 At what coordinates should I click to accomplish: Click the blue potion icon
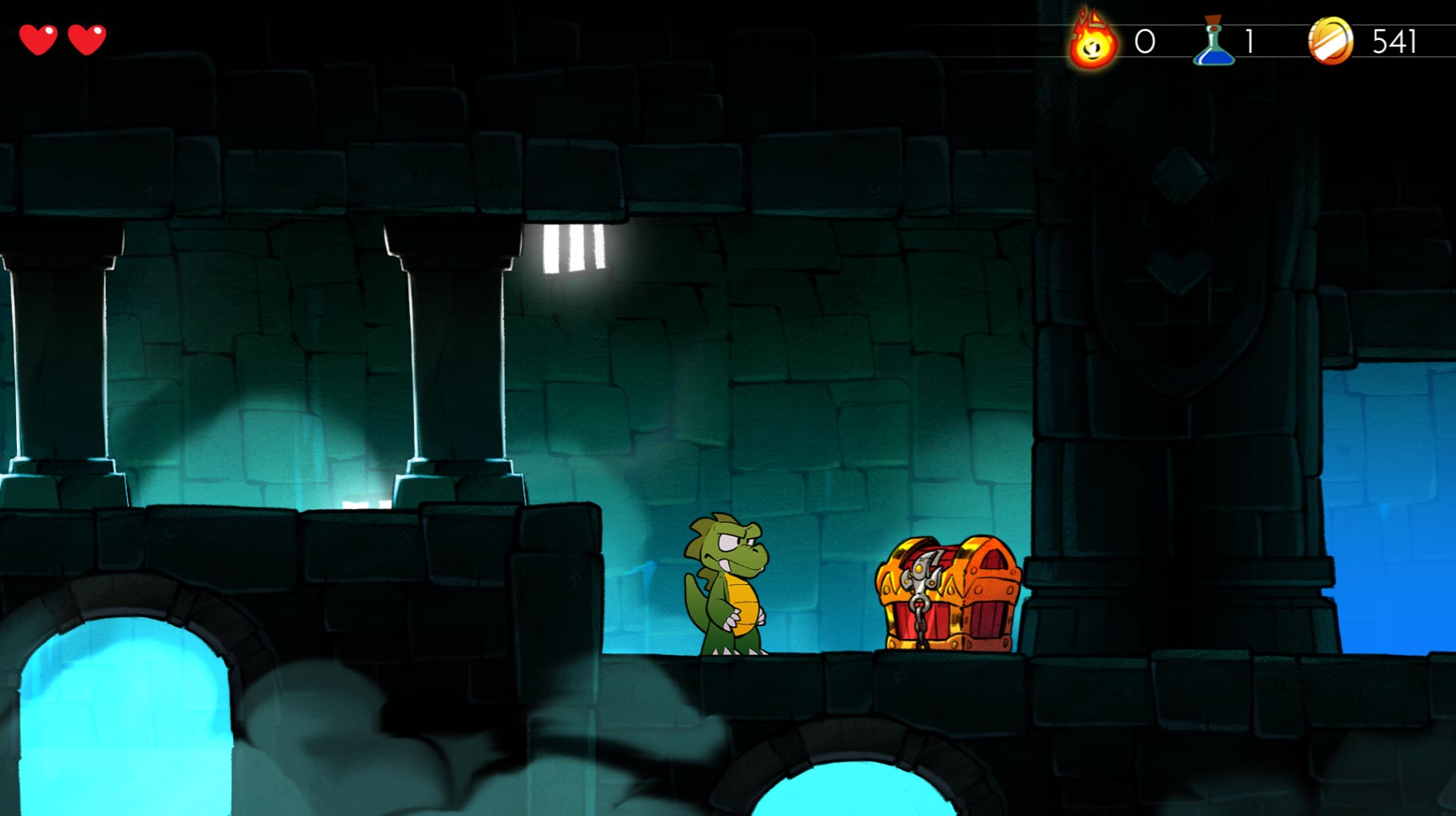[x=1214, y=42]
